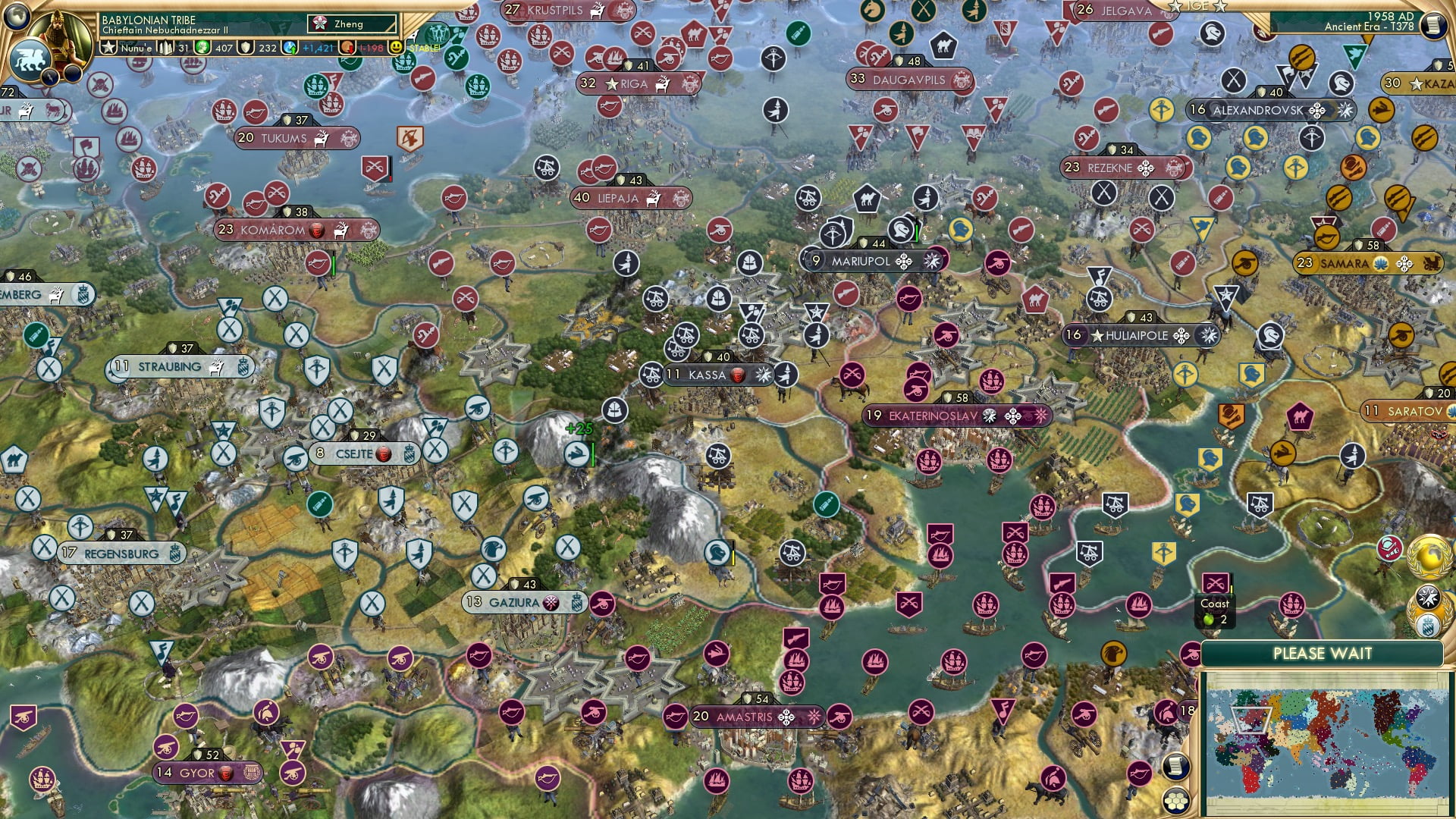Open the blue-white diamond shield notification
Screen dimensions: 1456x819
1427,626
